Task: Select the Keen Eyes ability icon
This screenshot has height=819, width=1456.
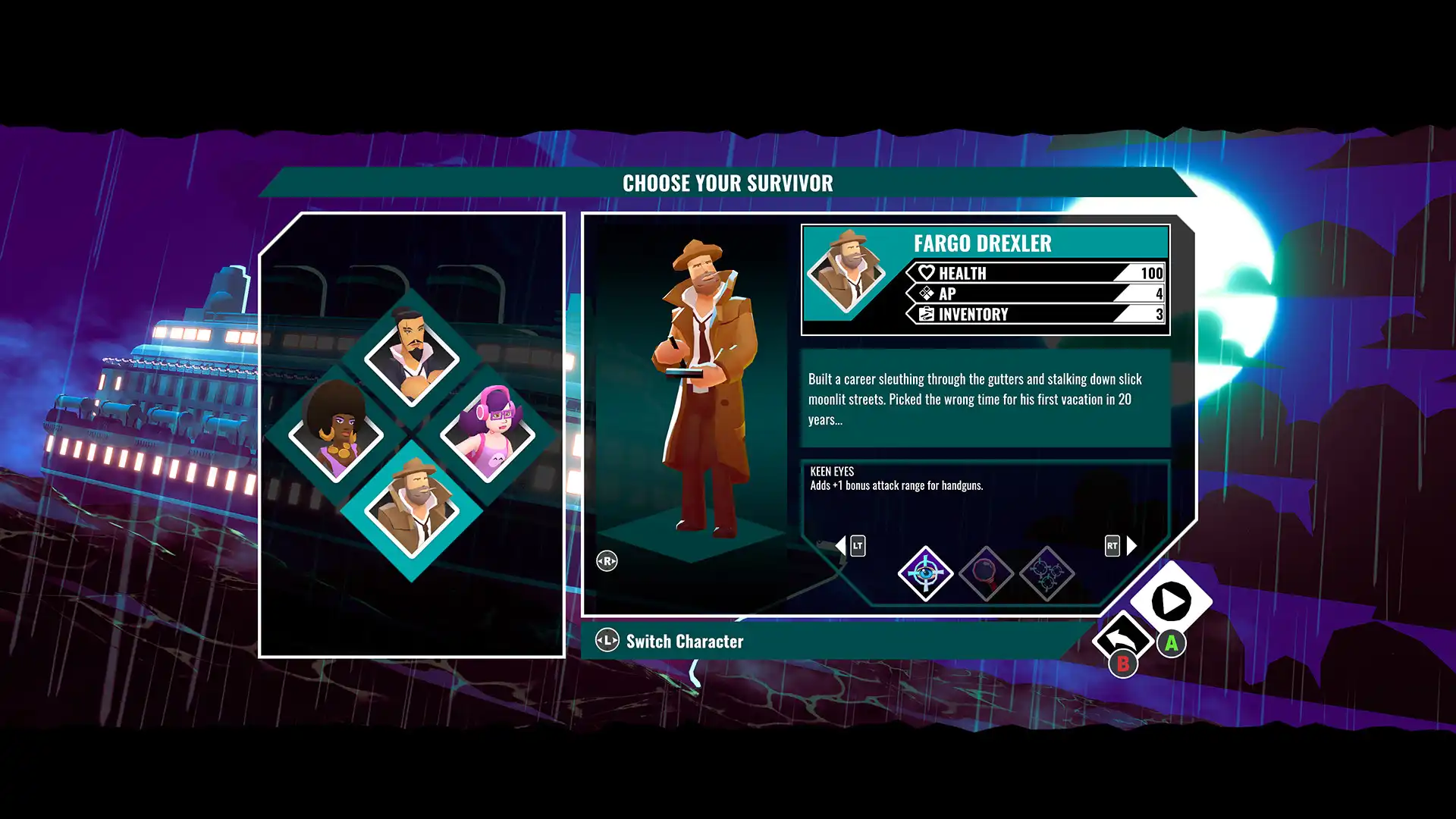Action: 925,574
